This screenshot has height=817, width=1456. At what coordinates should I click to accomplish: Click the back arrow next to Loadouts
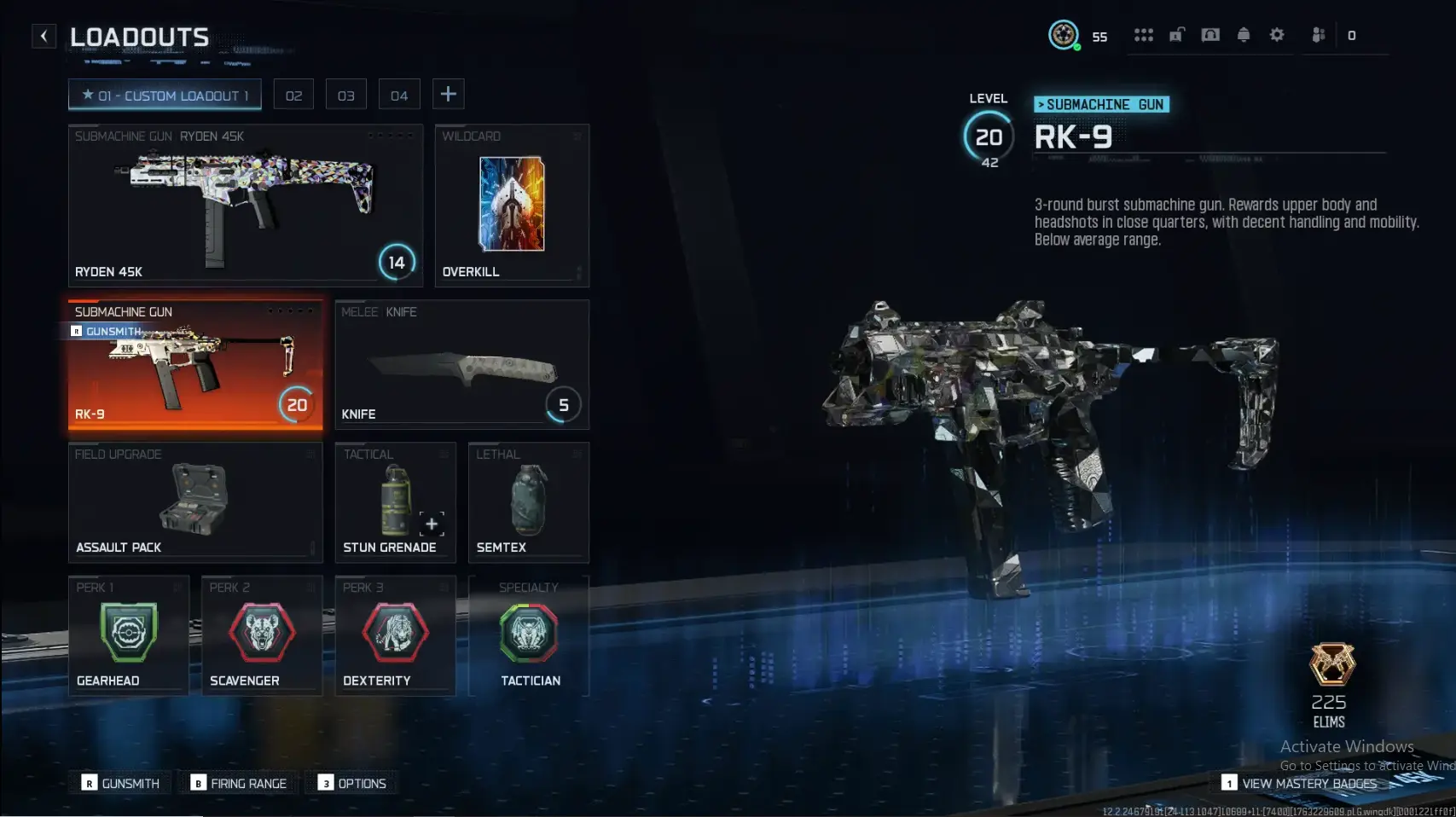click(44, 35)
